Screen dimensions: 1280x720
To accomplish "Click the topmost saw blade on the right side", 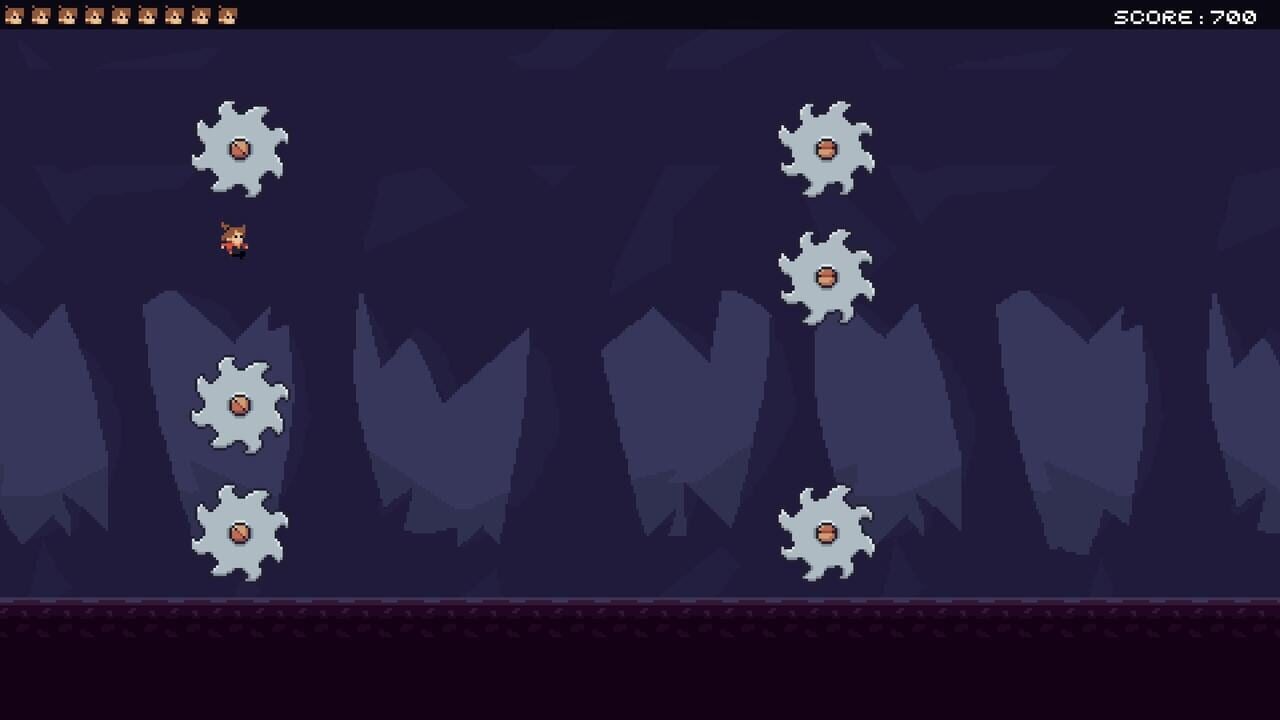I will [x=827, y=150].
